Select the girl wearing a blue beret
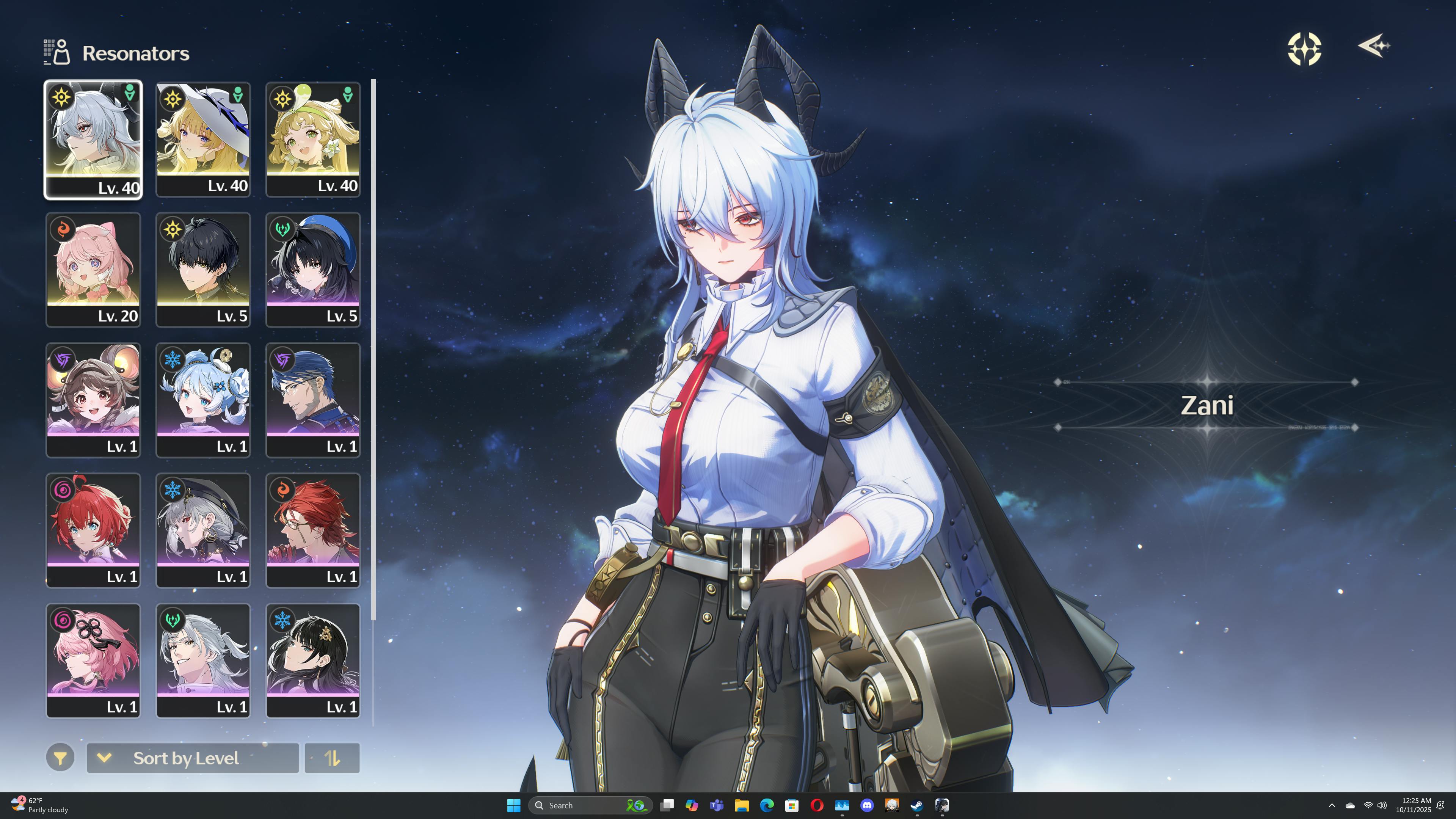This screenshot has width=1456, height=819. pos(312,269)
